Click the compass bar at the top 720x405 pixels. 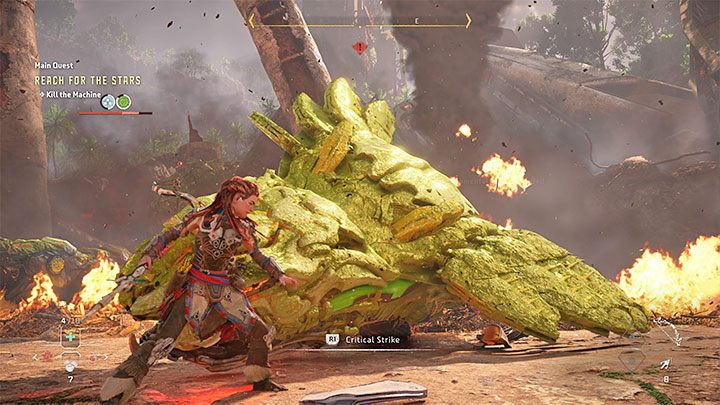(x=359, y=20)
